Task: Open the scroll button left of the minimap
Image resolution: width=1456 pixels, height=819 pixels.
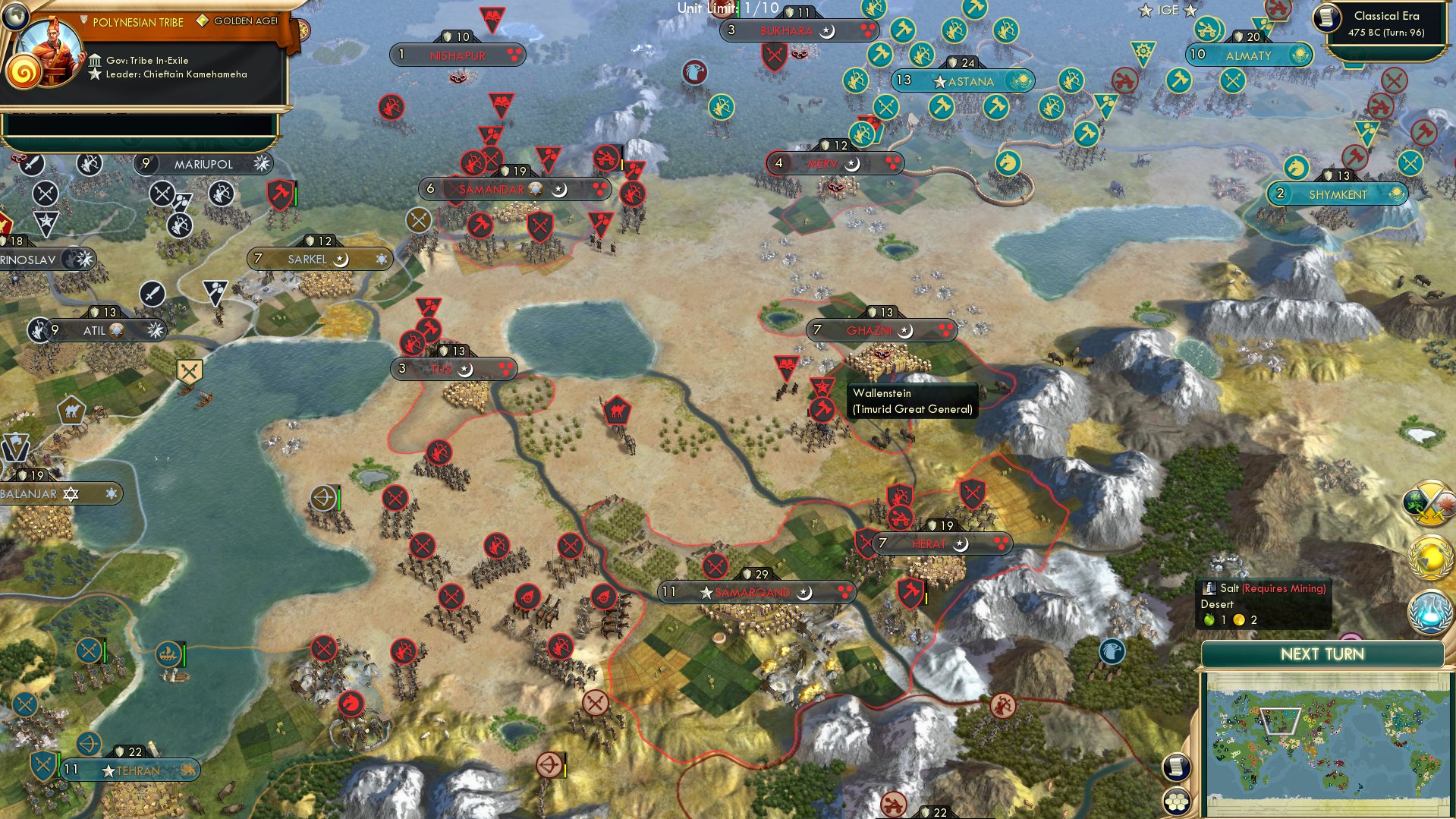Action: 1175,767
